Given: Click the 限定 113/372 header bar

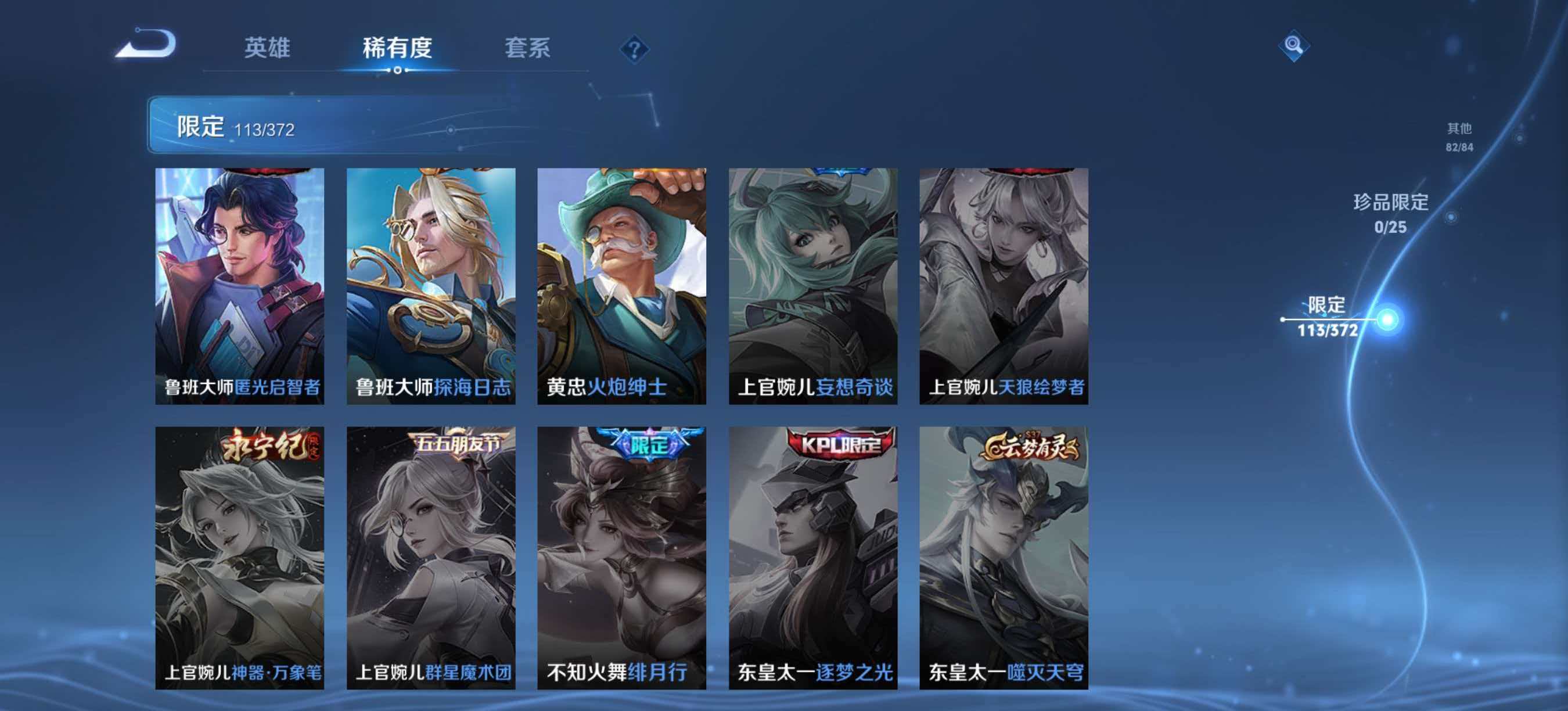Looking at the screenshot, I should [256, 128].
